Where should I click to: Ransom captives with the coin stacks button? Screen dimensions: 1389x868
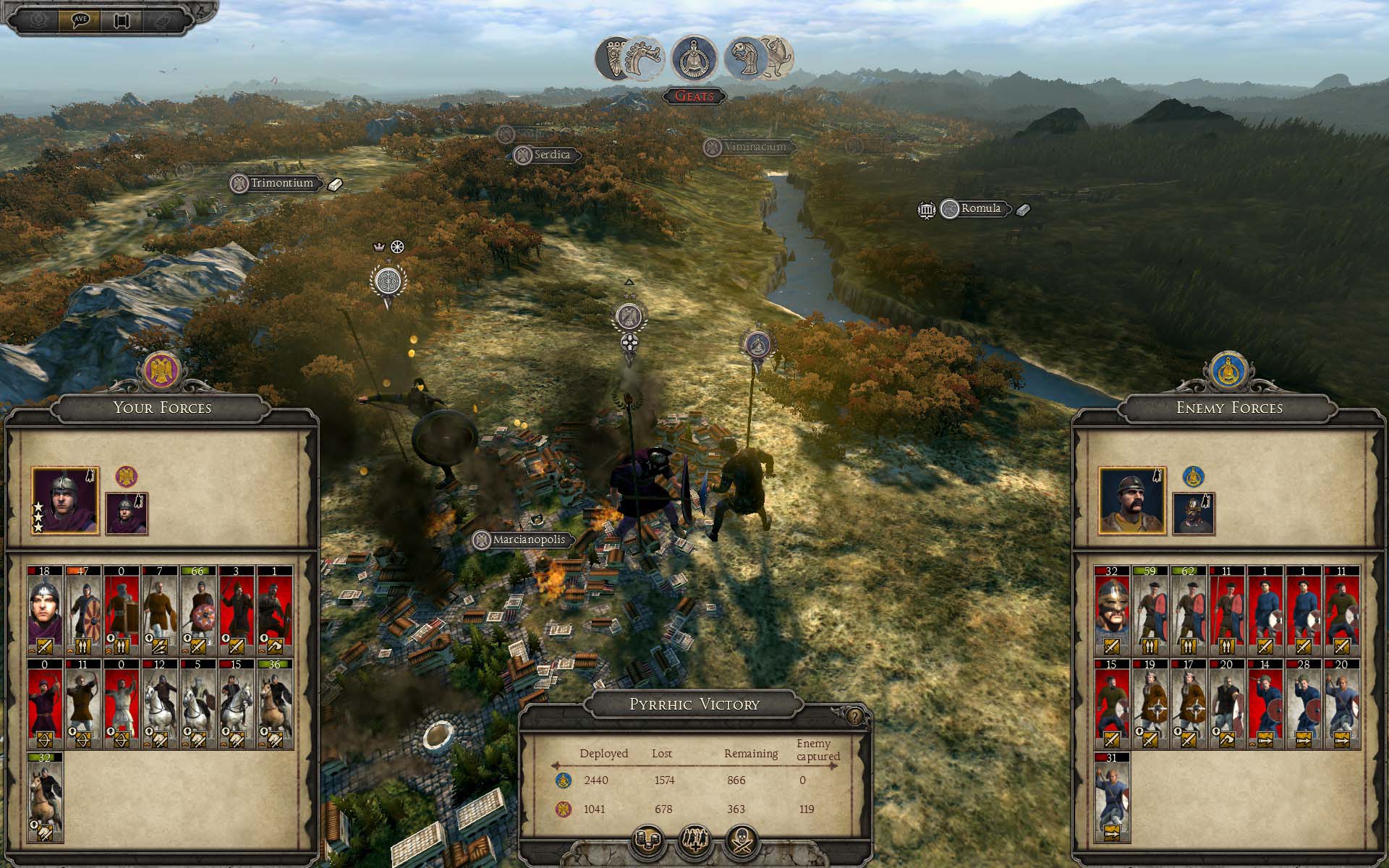(649, 841)
